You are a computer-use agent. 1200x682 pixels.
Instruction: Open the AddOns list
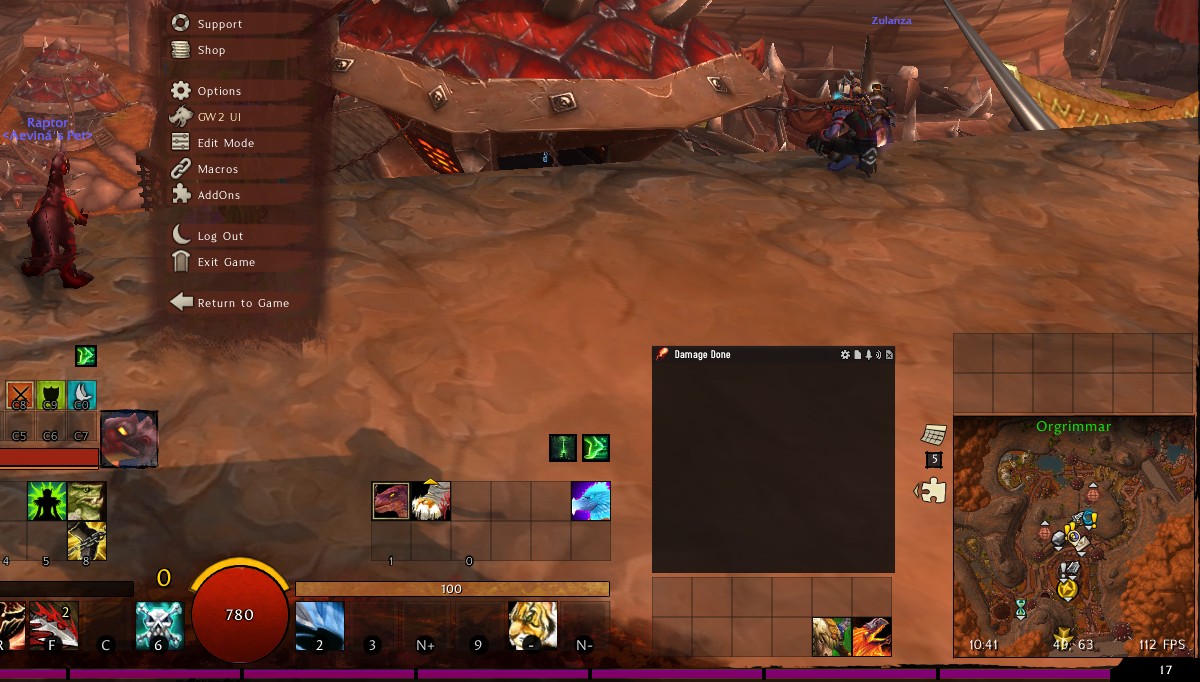coord(218,195)
